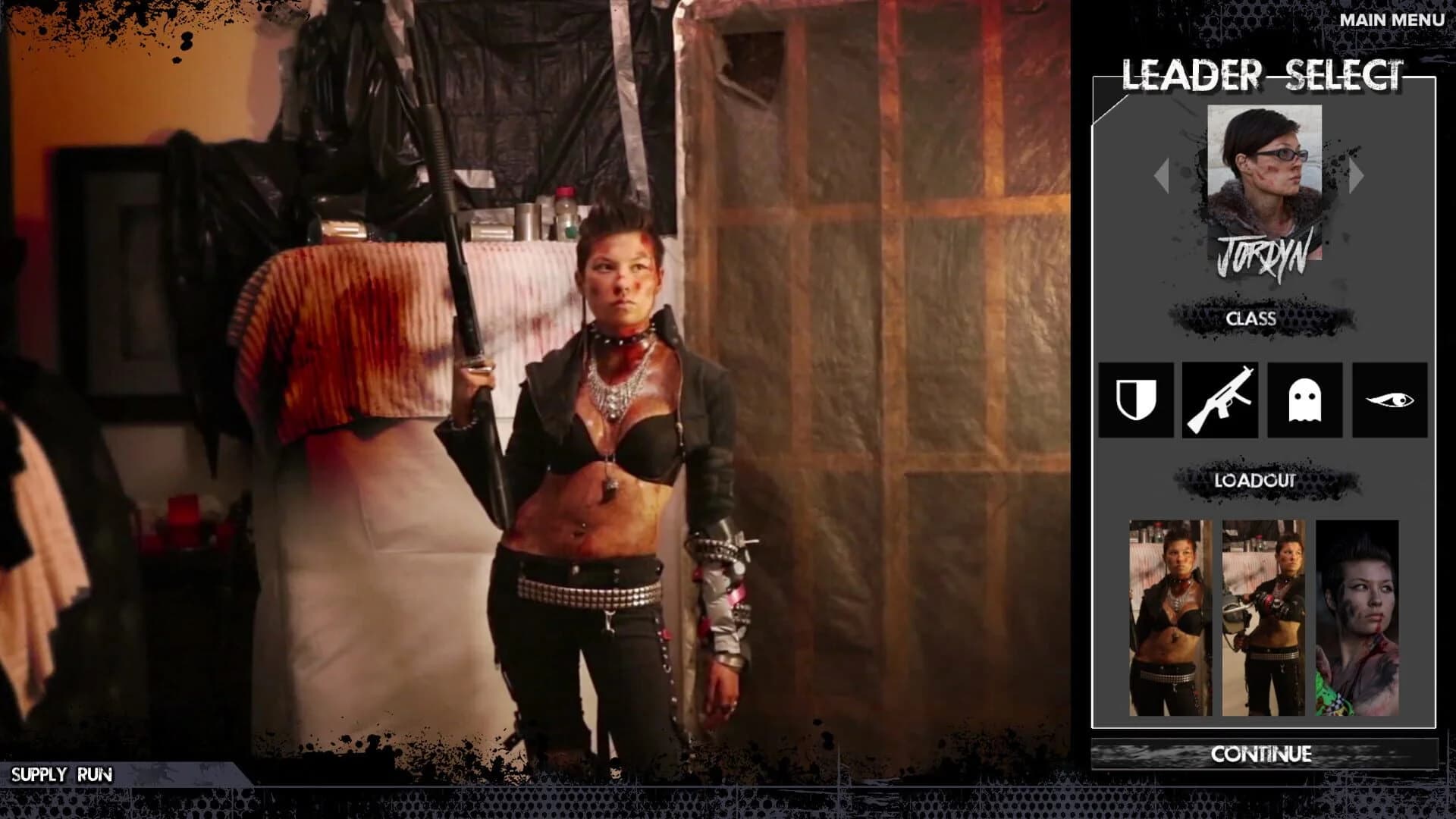The width and height of the screenshot is (1456, 819).
Task: Browse to previous leader with left chevron
Action: click(1163, 176)
